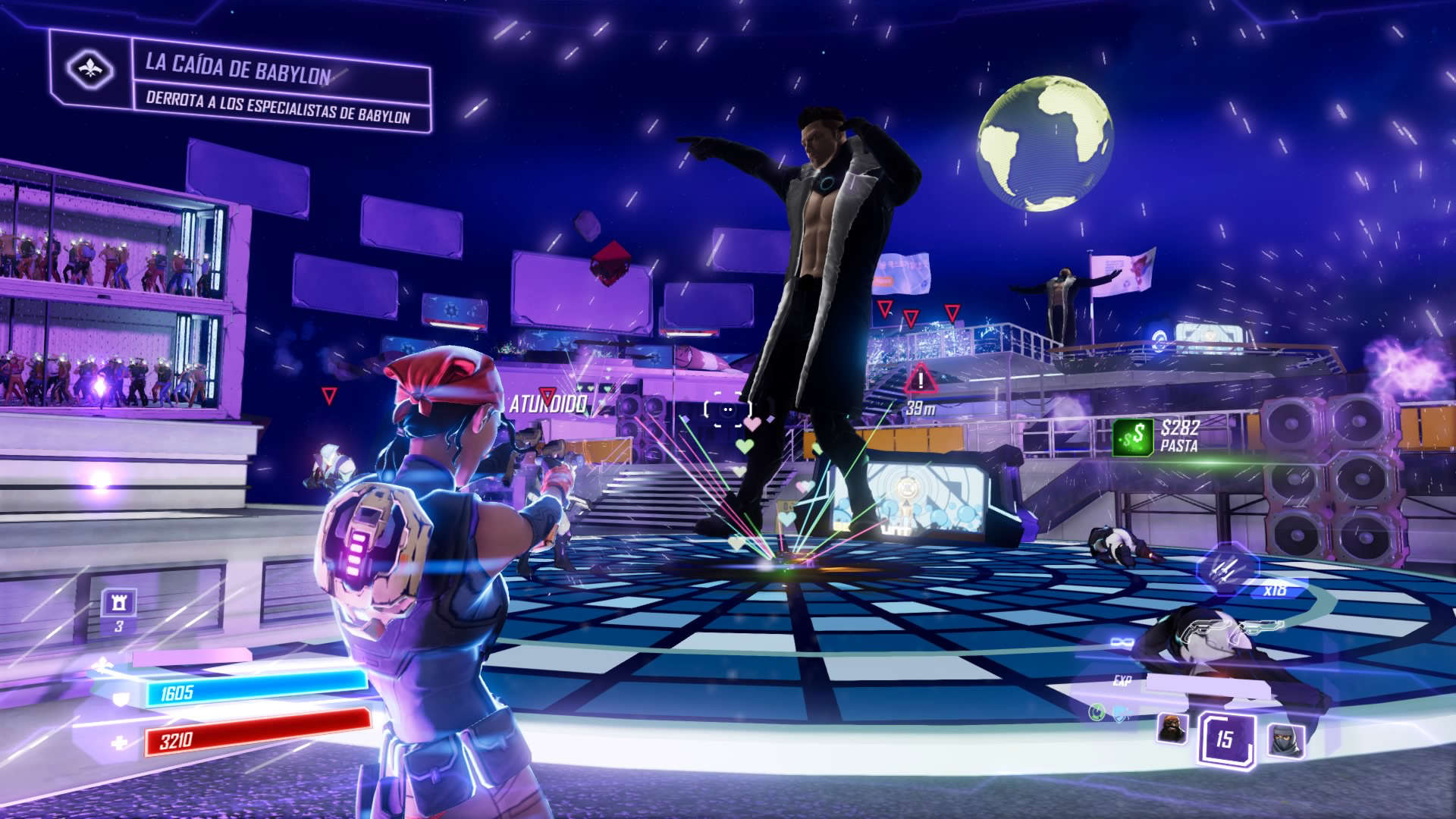Click the level 15 agent badge
1456x819 pixels.
(x=1225, y=739)
